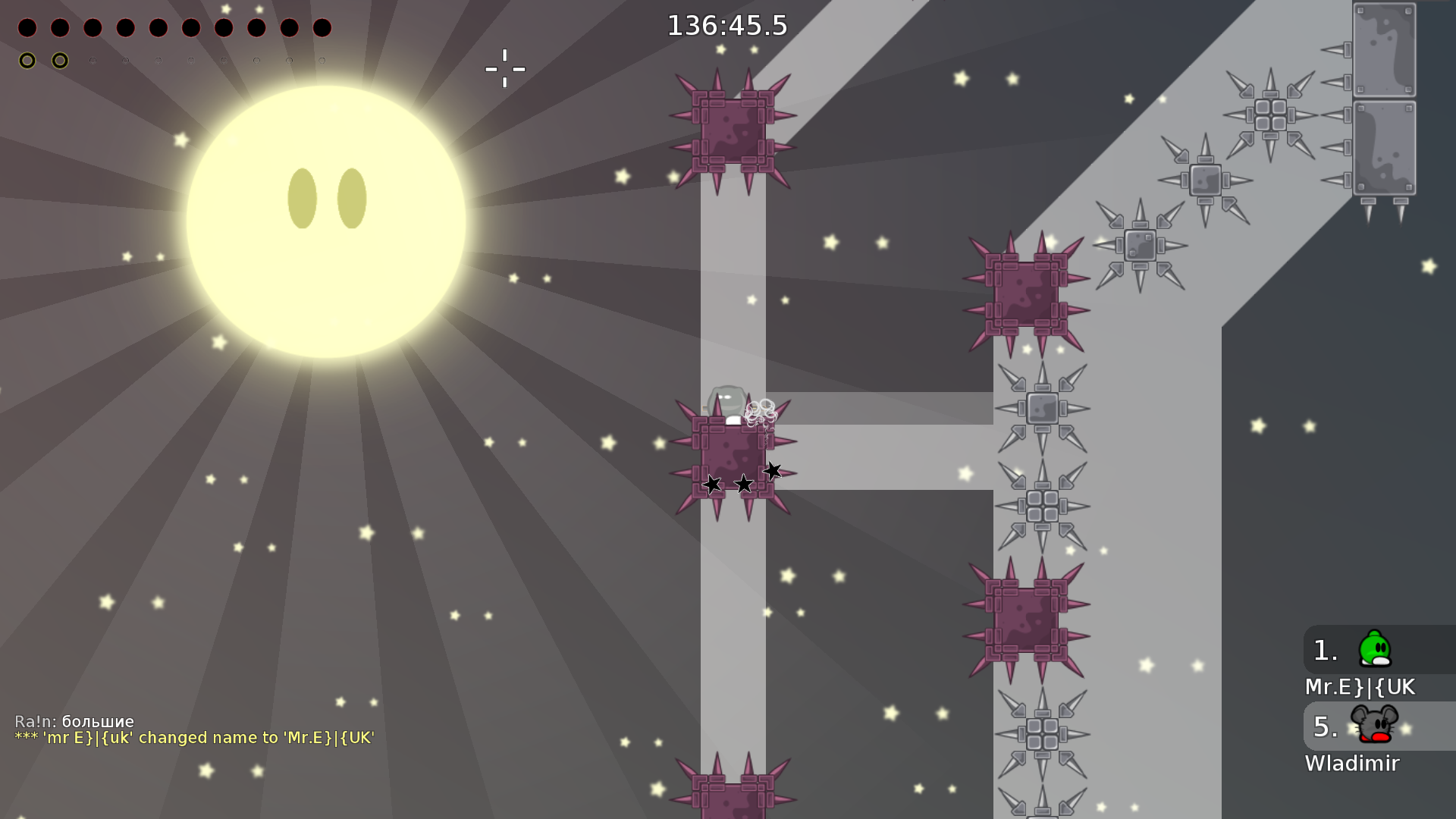The image size is (1456, 819).
Task: Click an empty armor slot circle
Action: (x=92, y=59)
